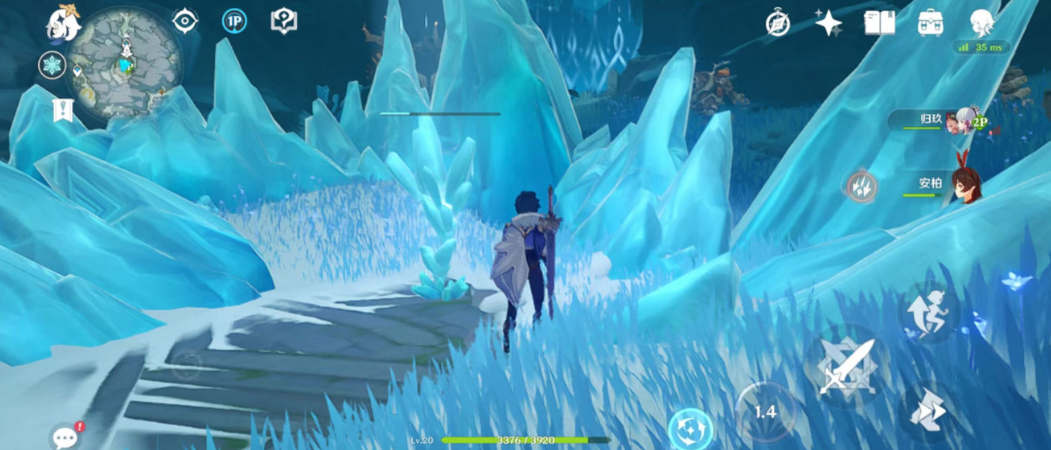Open the chat bubble with red notification
This screenshot has height=450, width=1051.
coord(66,436)
